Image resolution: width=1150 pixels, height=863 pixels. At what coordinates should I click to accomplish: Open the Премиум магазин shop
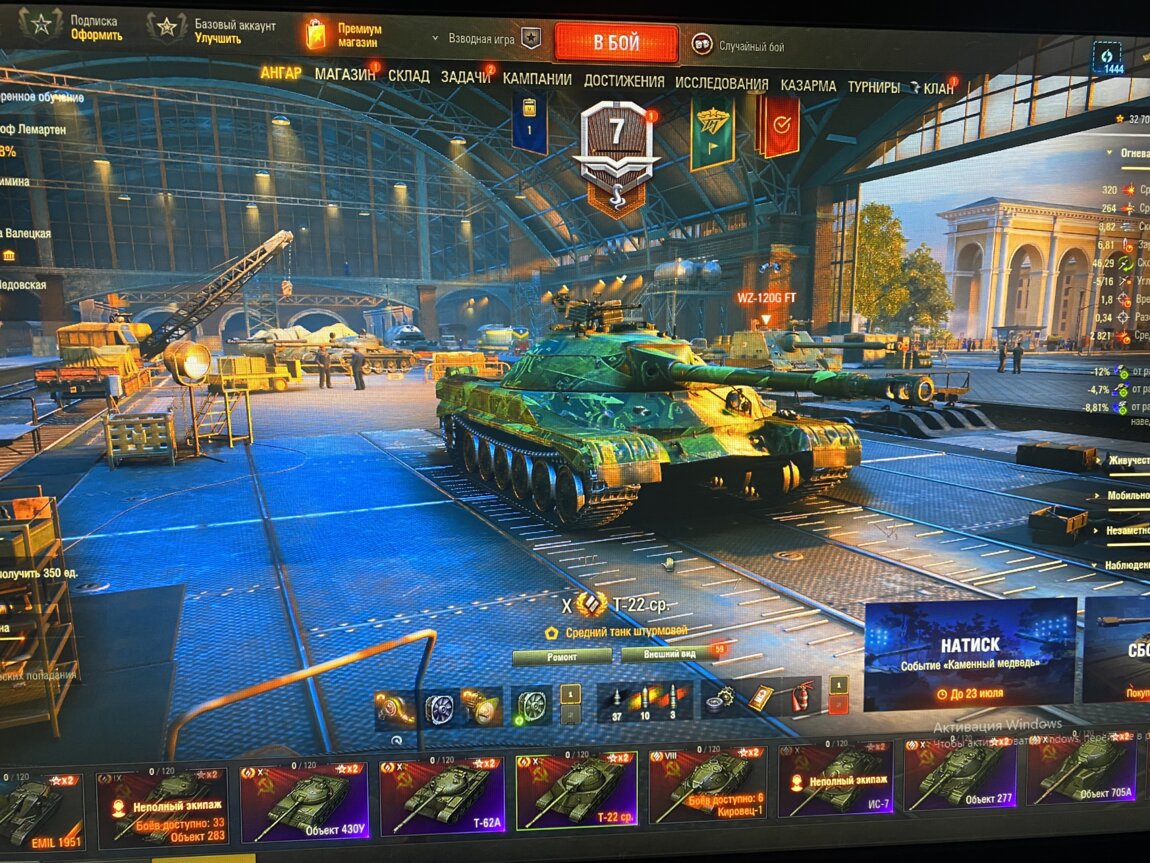345,35
